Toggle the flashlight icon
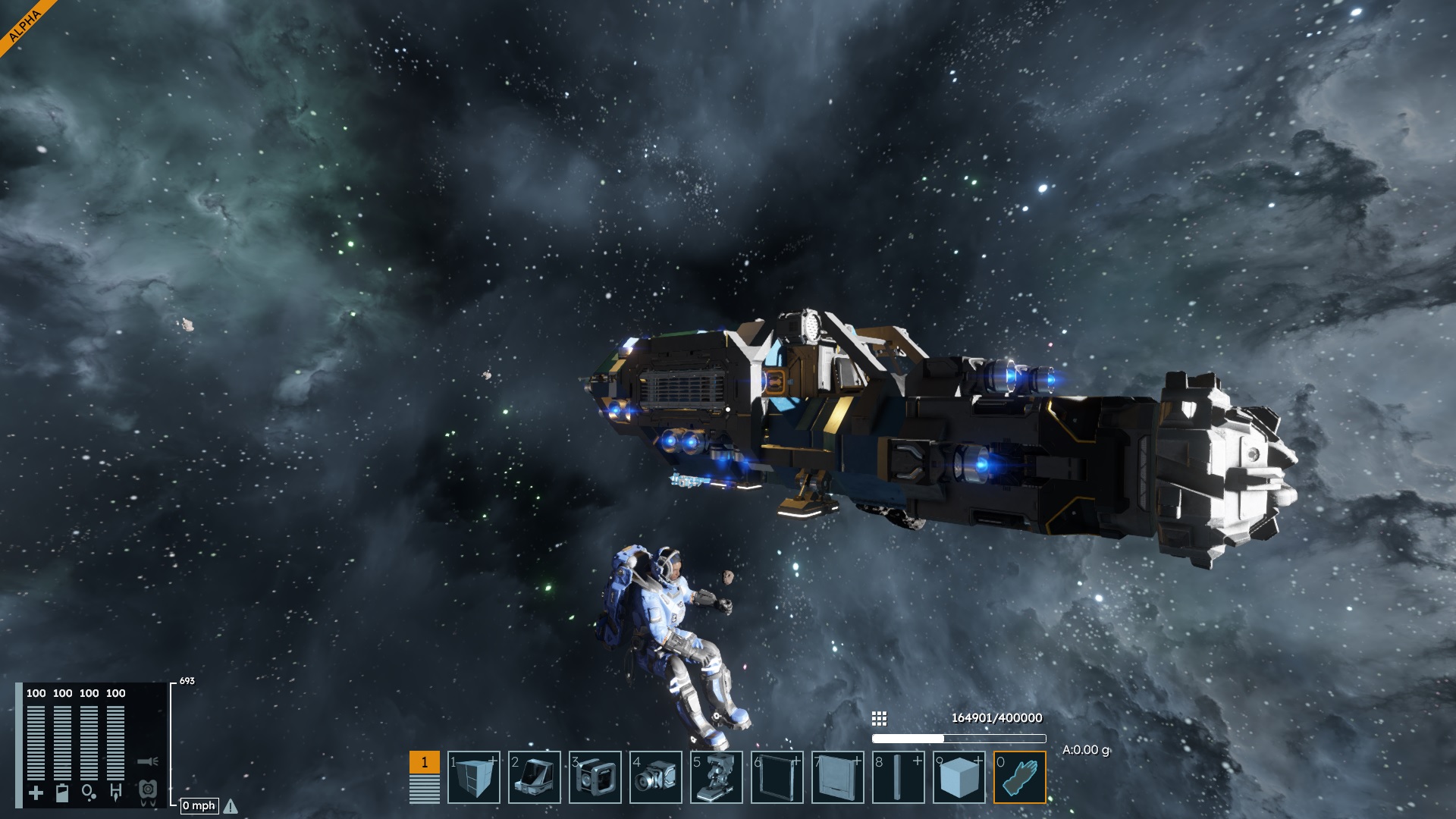The height and width of the screenshot is (819, 1456). 148,761
